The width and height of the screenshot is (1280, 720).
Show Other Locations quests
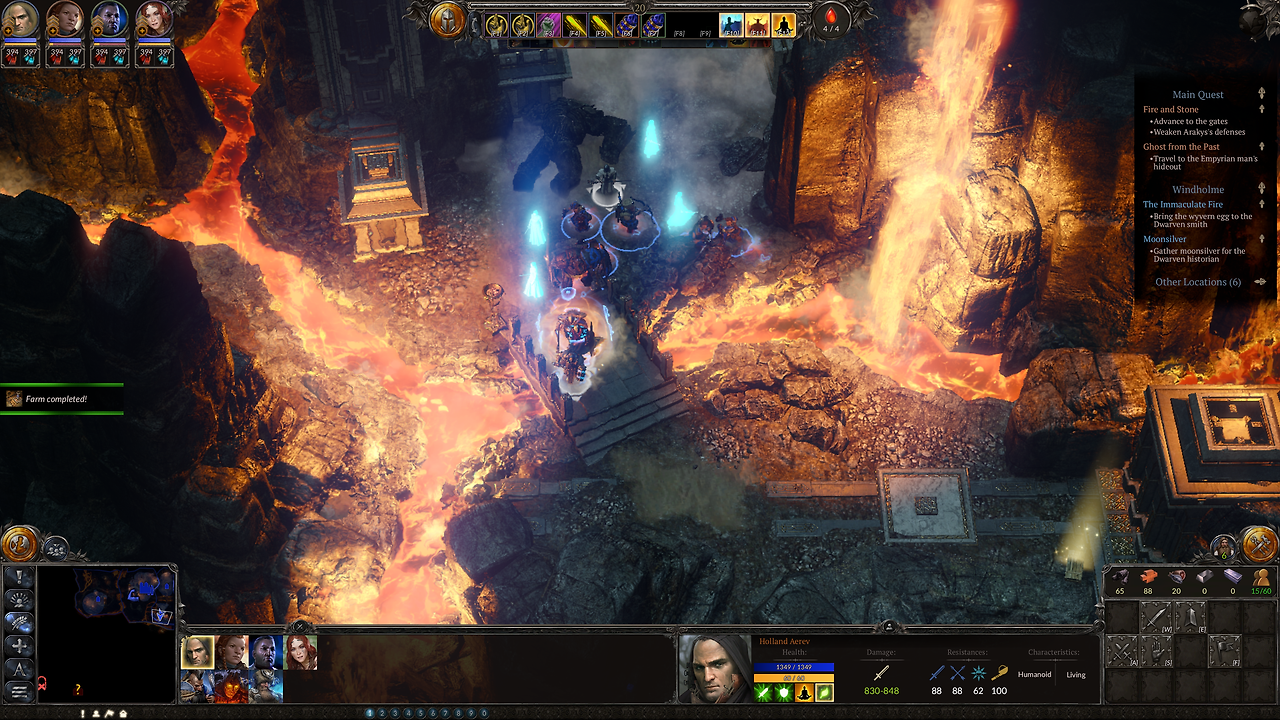click(x=1197, y=282)
